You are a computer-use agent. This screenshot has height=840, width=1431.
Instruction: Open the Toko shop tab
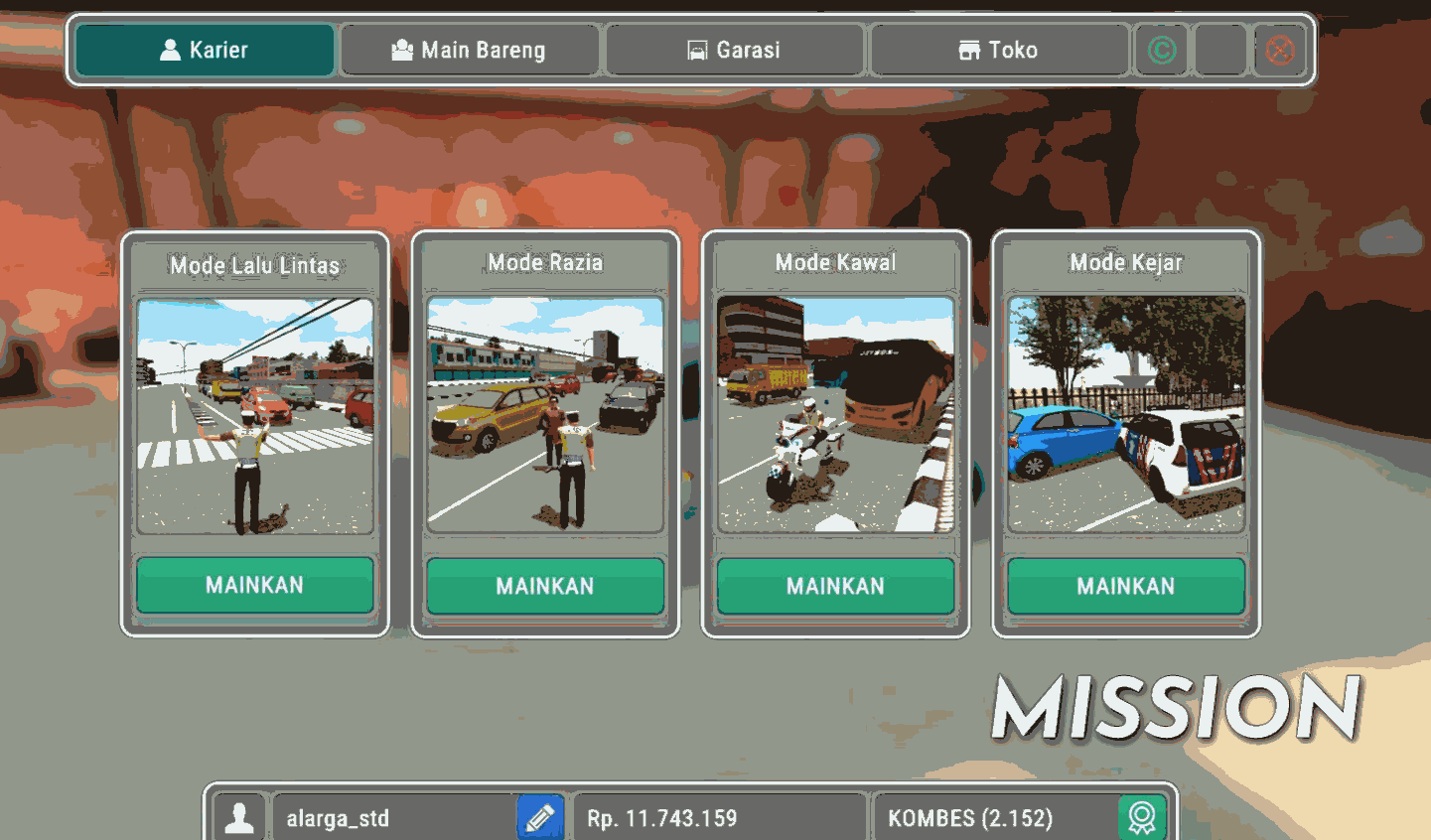point(999,50)
